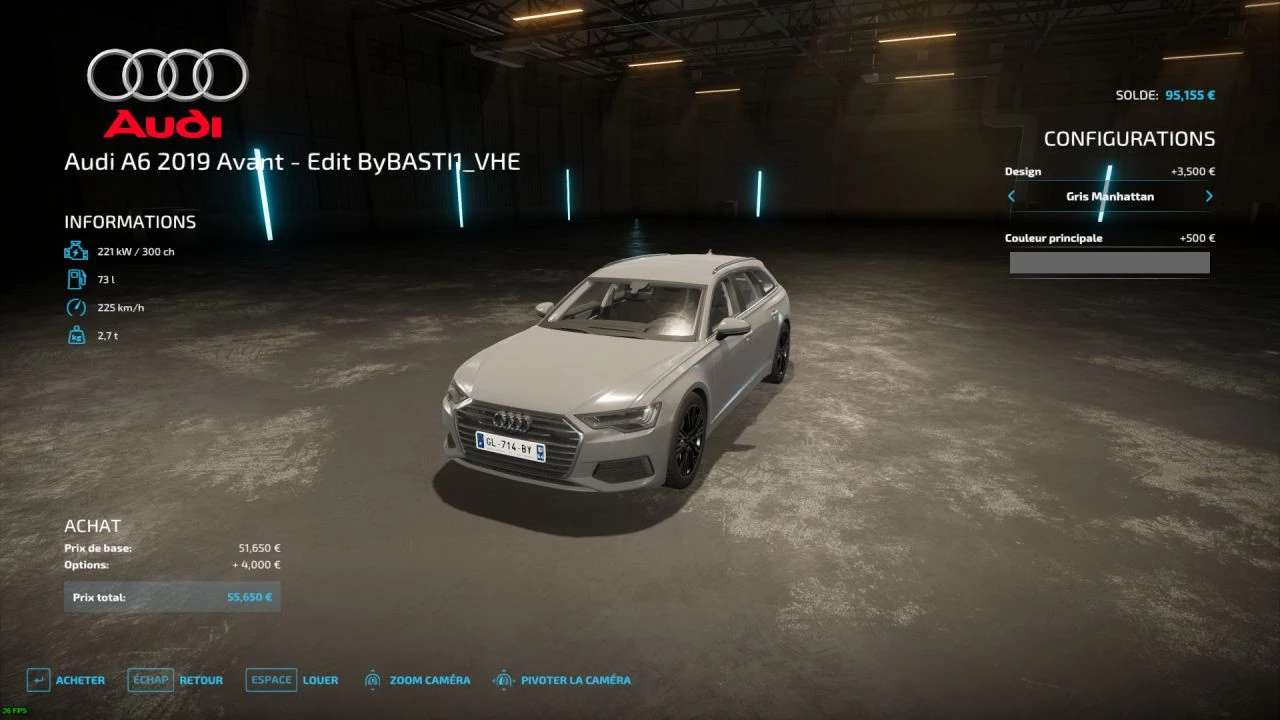Buy the car with the Acheter button
The height and width of the screenshot is (720, 1280).
click(66, 680)
